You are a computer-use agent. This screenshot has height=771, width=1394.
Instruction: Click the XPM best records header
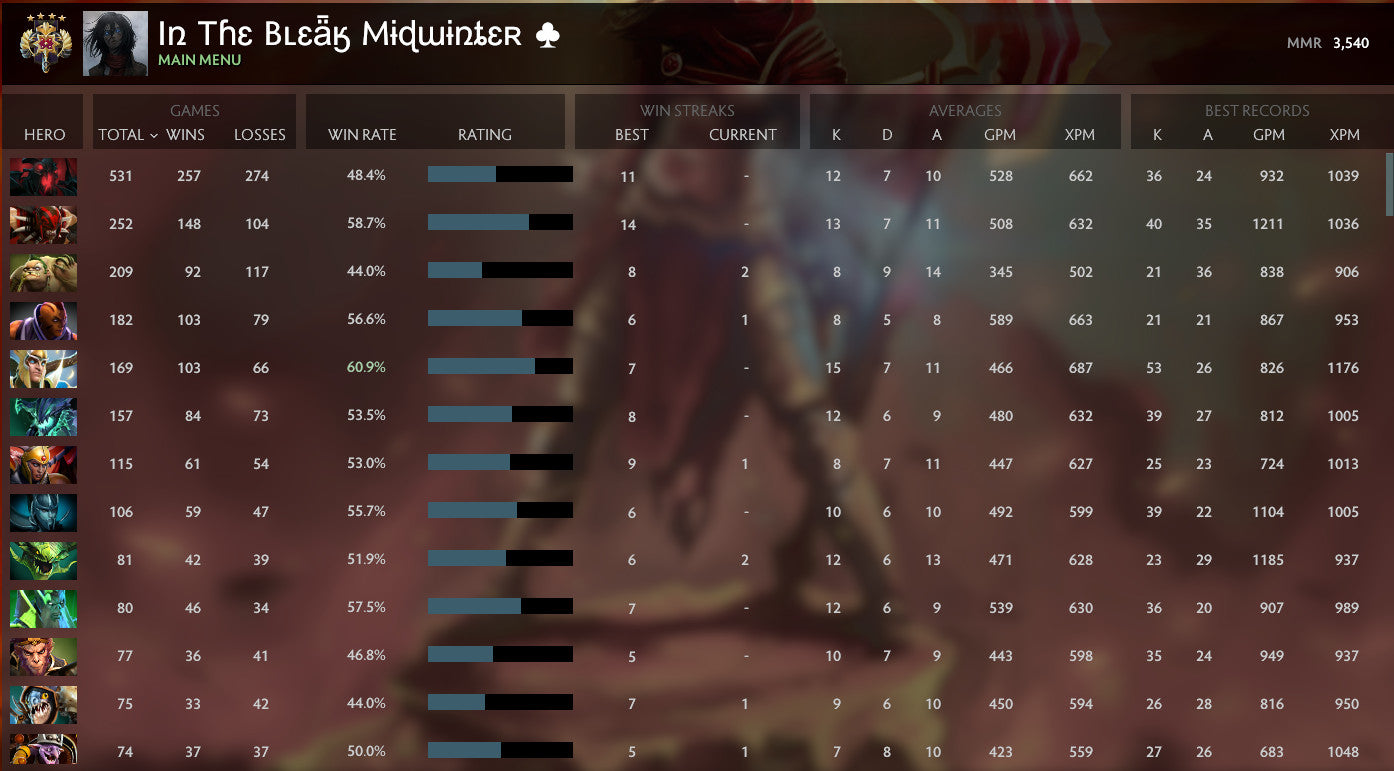(x=1344, y=134)
